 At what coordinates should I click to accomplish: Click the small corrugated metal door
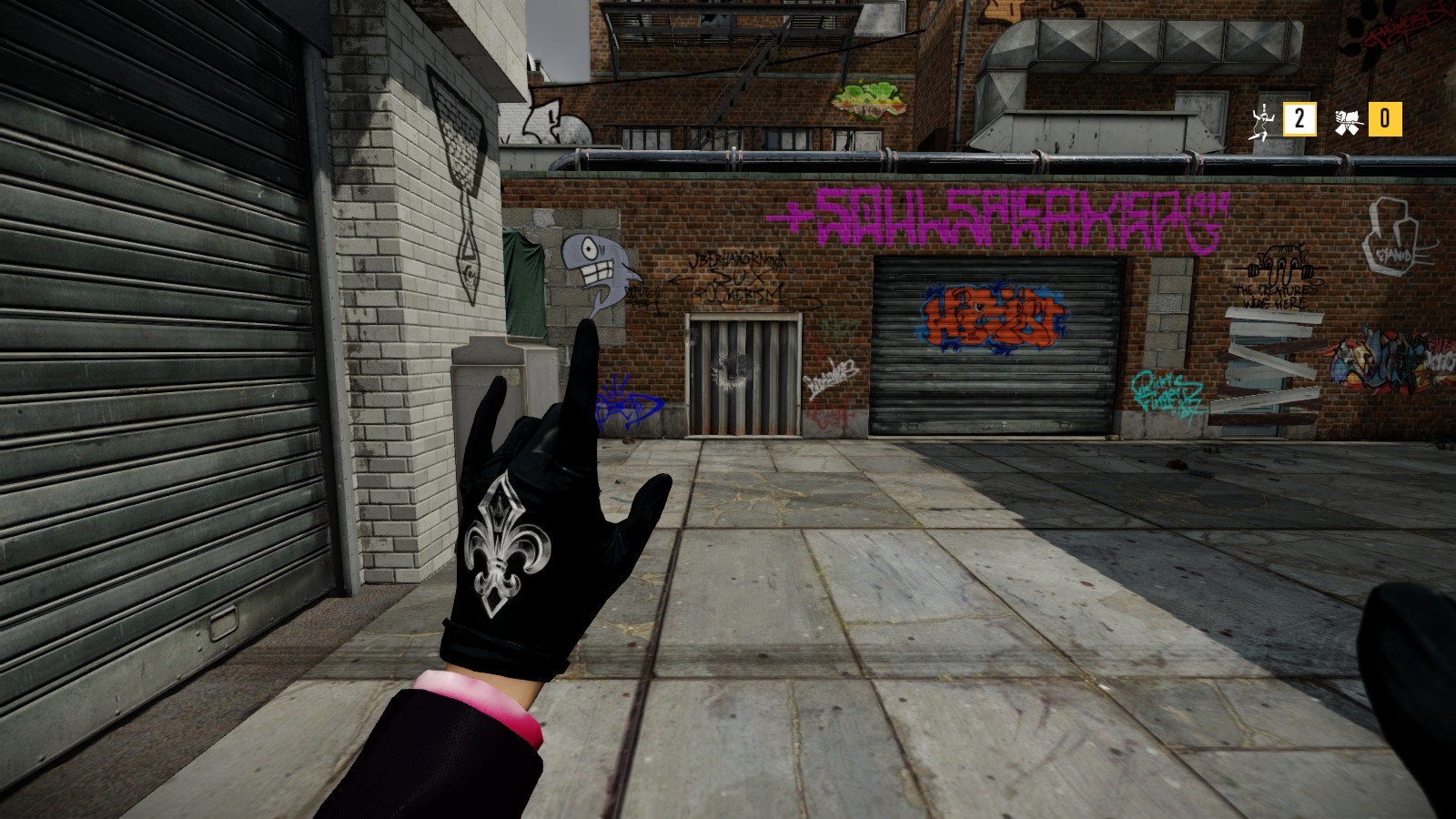(x=742, y=369)
